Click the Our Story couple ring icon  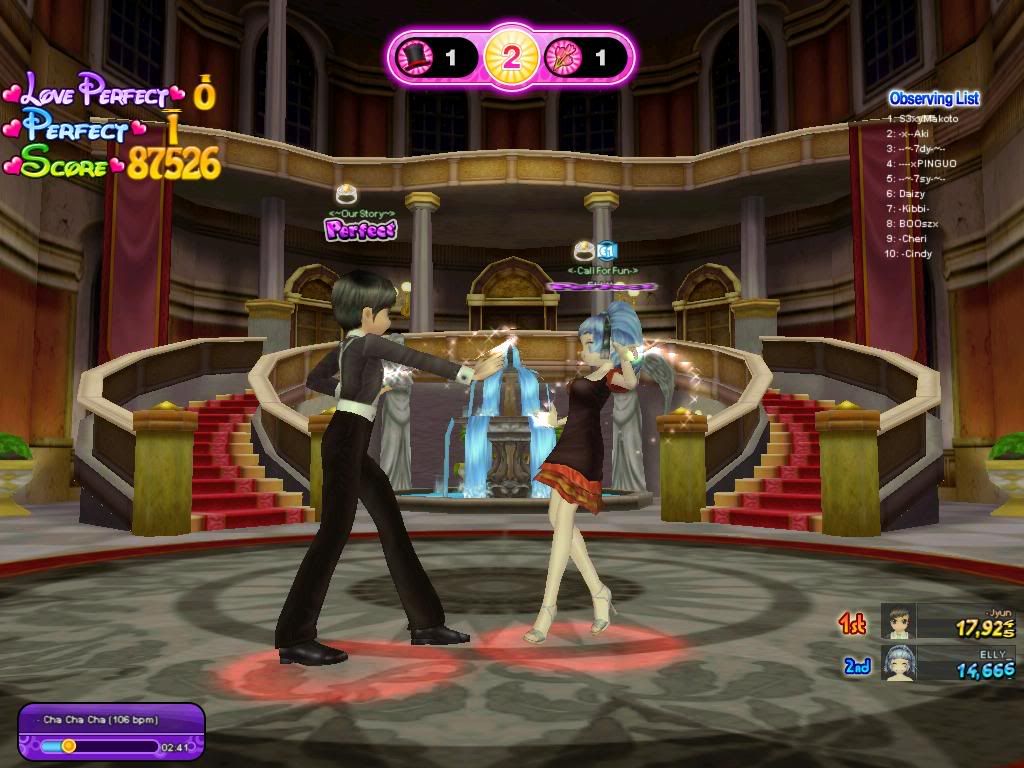pos(346,195)
